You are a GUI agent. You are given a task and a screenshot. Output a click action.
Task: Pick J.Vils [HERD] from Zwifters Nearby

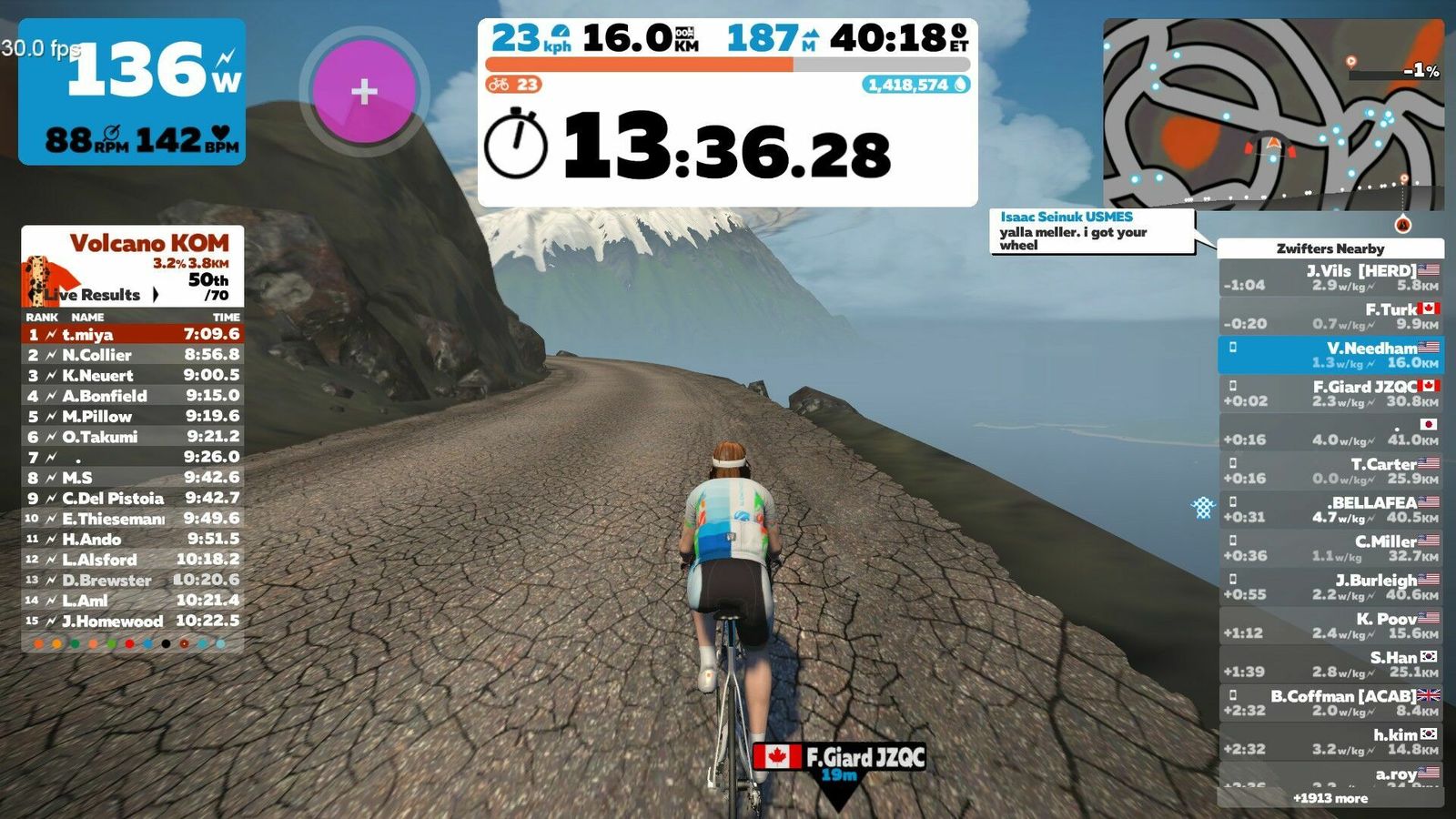coord(1330,278)
